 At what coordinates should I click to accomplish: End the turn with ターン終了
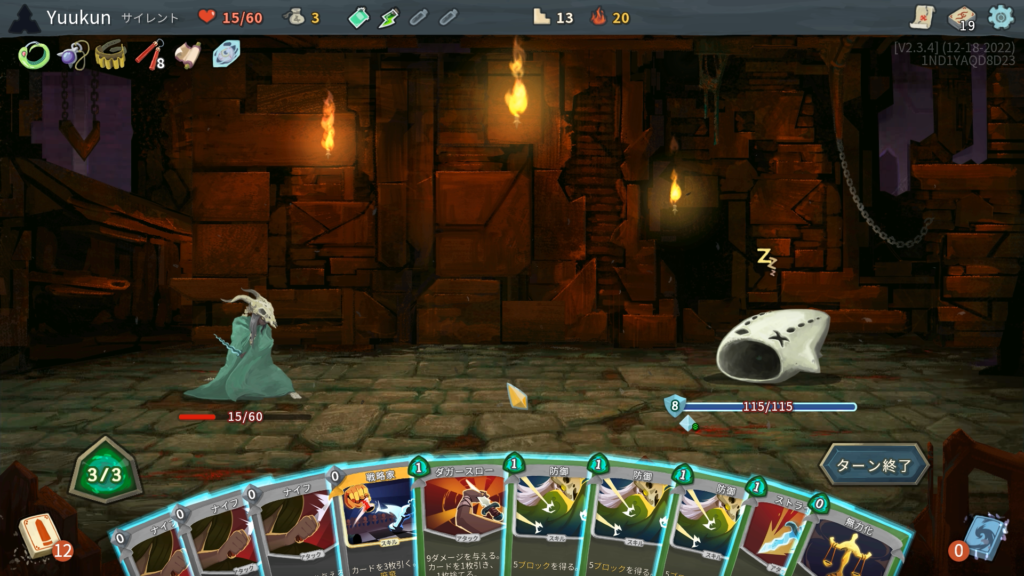[874, 465]
